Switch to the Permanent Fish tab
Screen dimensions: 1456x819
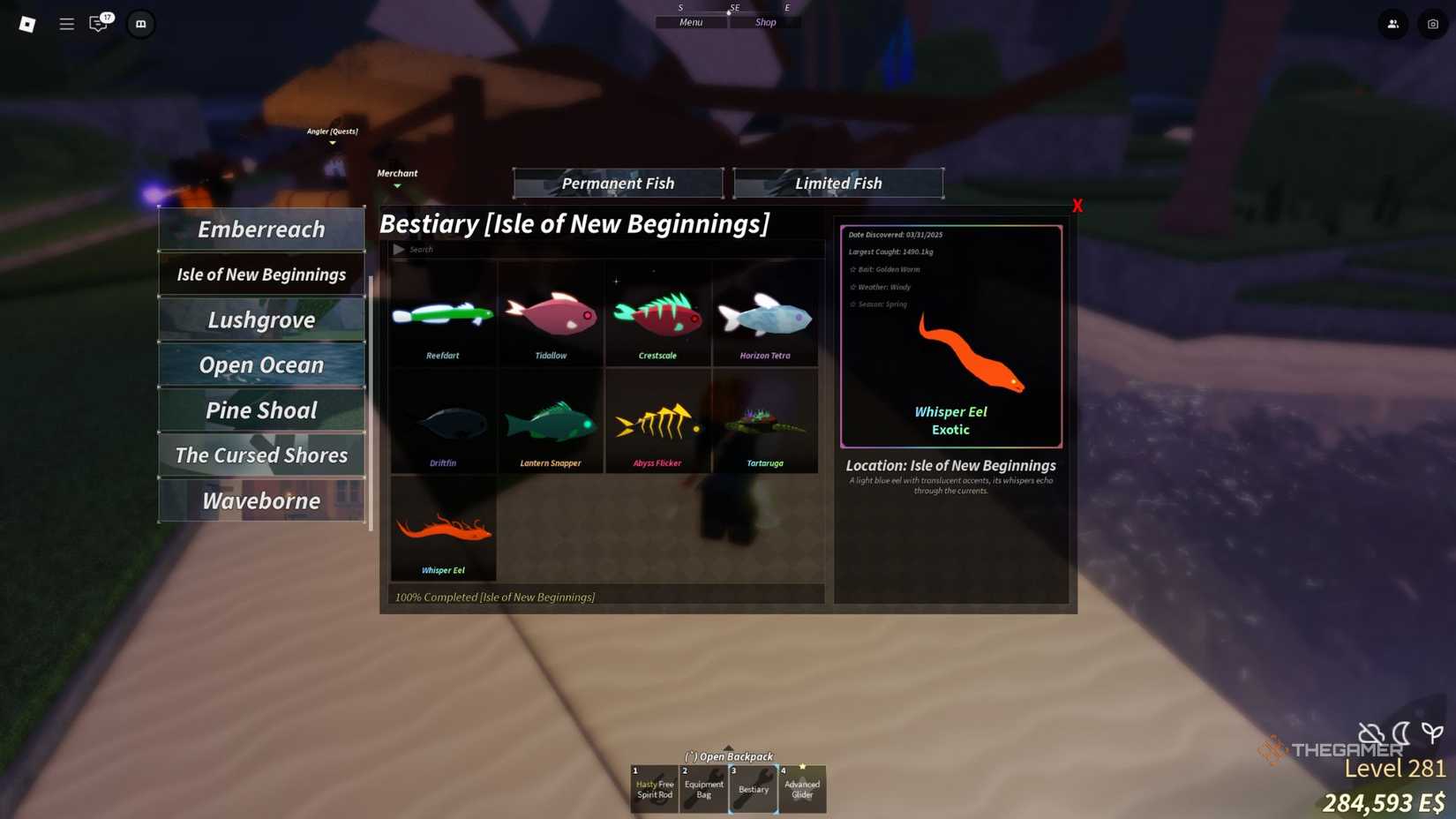(x=618, y=183)
